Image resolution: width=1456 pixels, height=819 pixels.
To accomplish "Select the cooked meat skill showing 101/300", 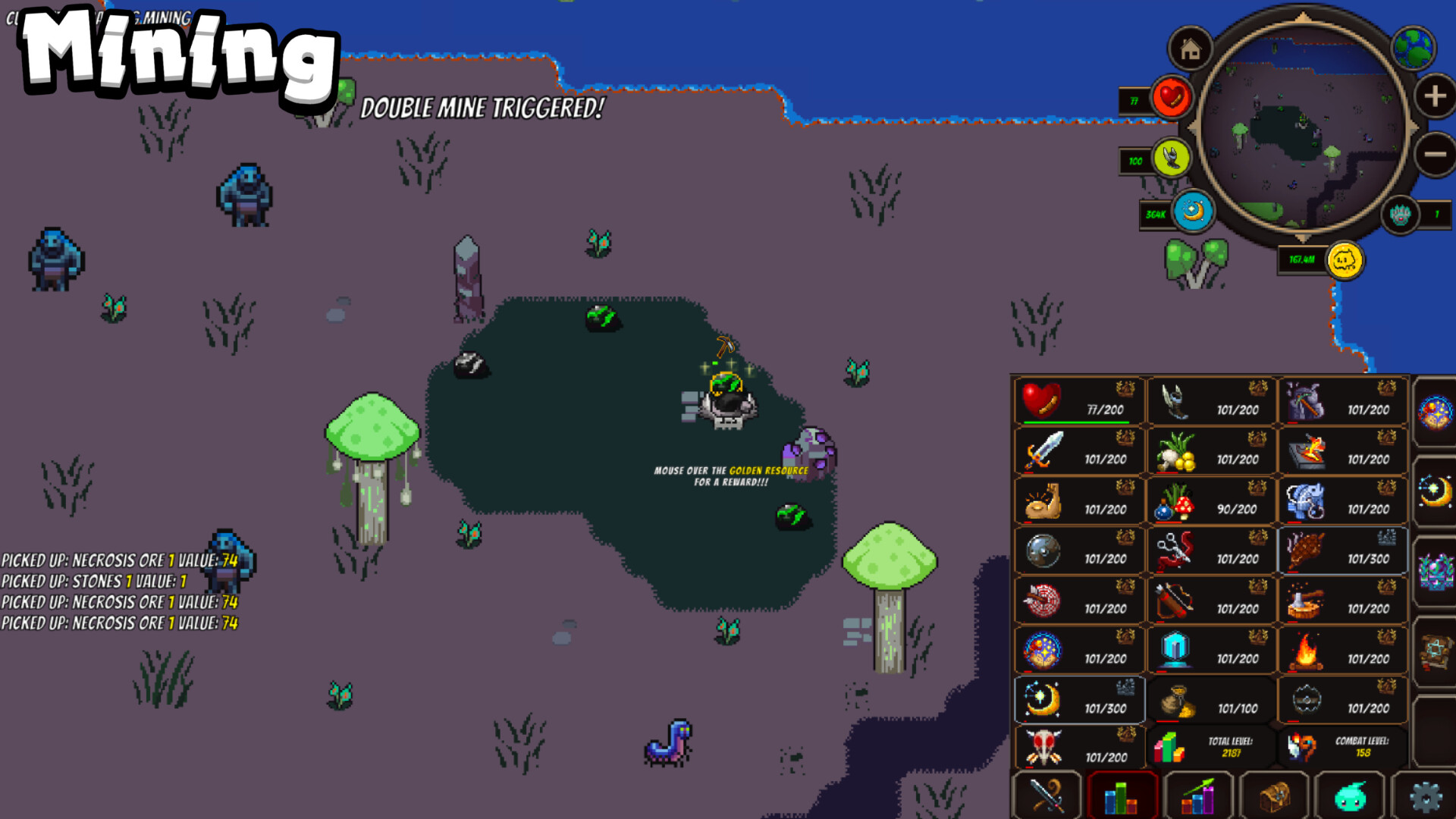I will tap(1342, 551).
